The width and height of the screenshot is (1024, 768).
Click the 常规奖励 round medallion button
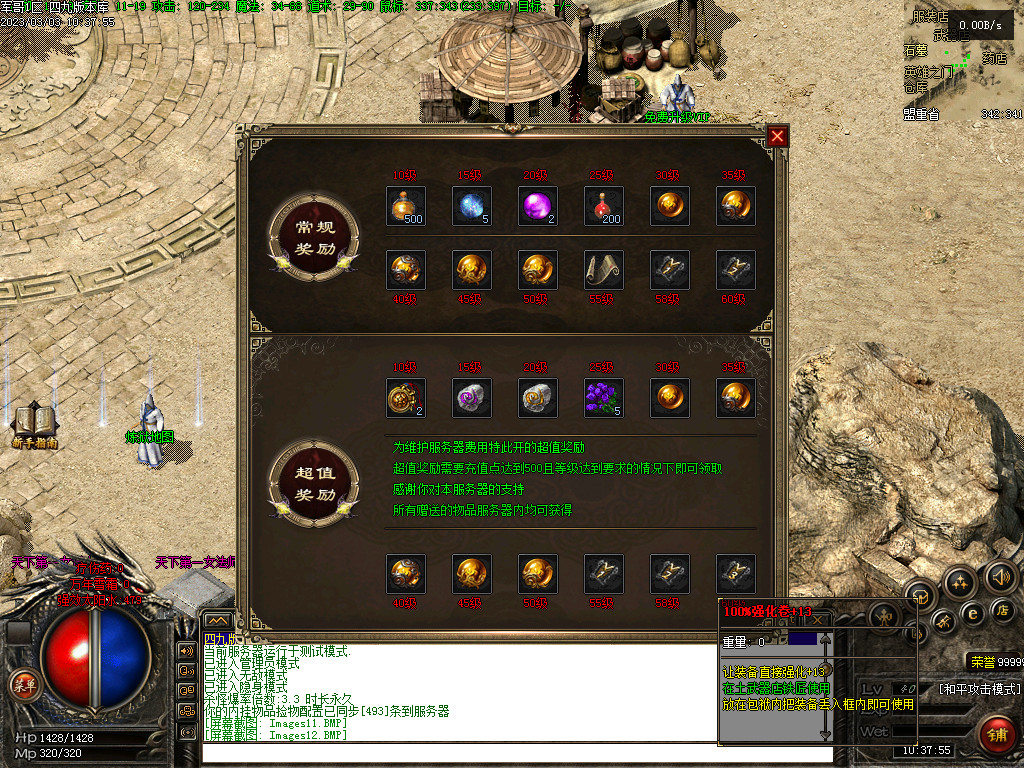(315, 236)
